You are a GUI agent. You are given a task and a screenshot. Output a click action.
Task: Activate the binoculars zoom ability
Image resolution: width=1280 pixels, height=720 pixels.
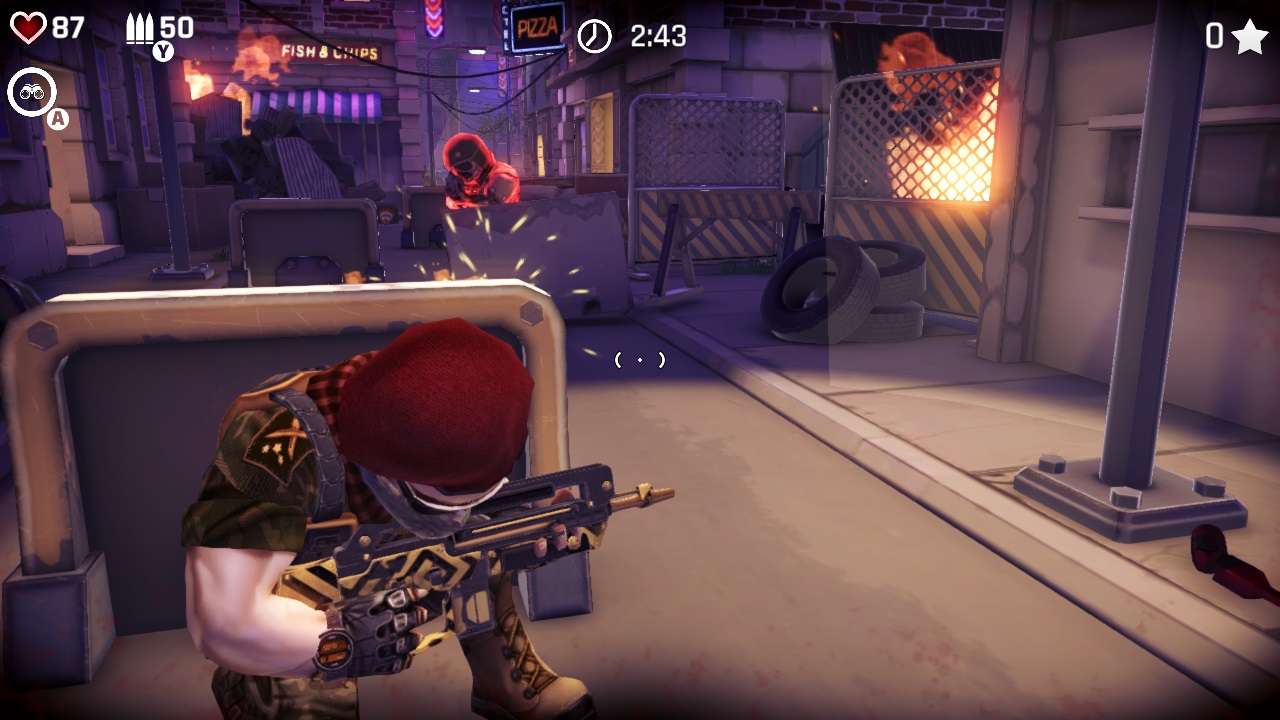[33, 92]
